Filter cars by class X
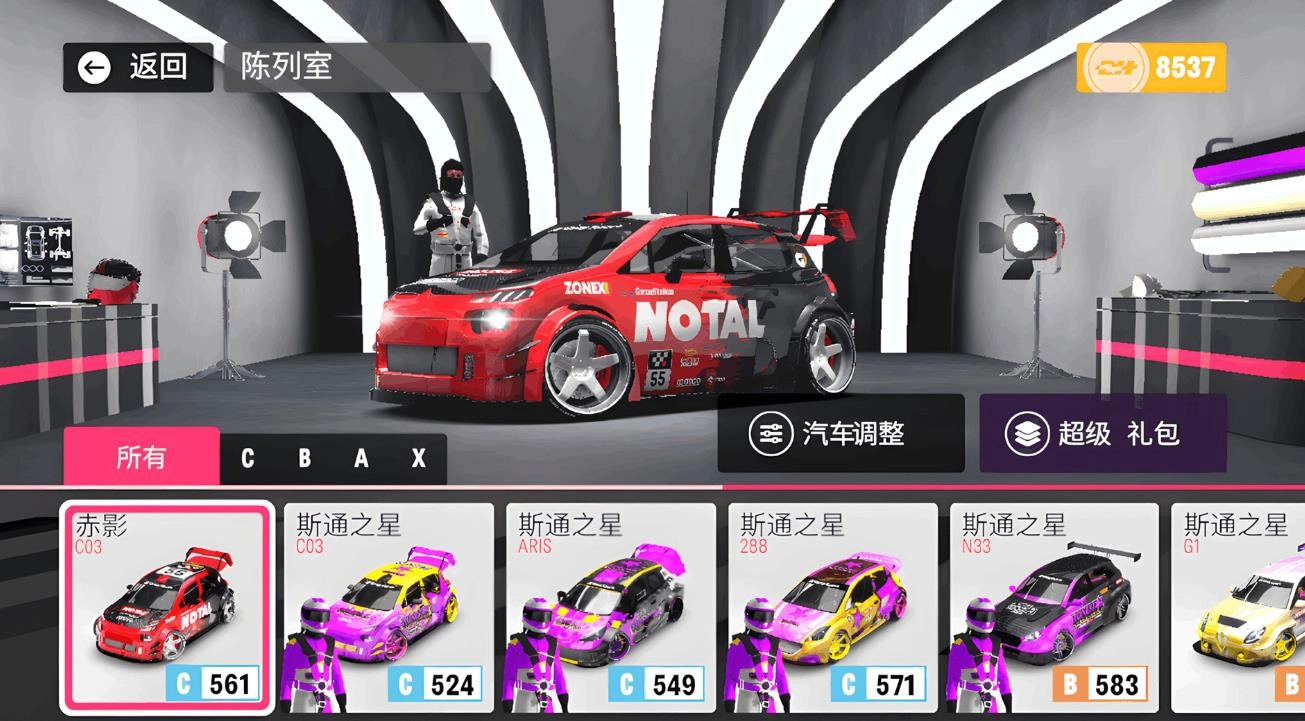The height and width of the screenshot is (721, 1305). (x=417, y=457)
